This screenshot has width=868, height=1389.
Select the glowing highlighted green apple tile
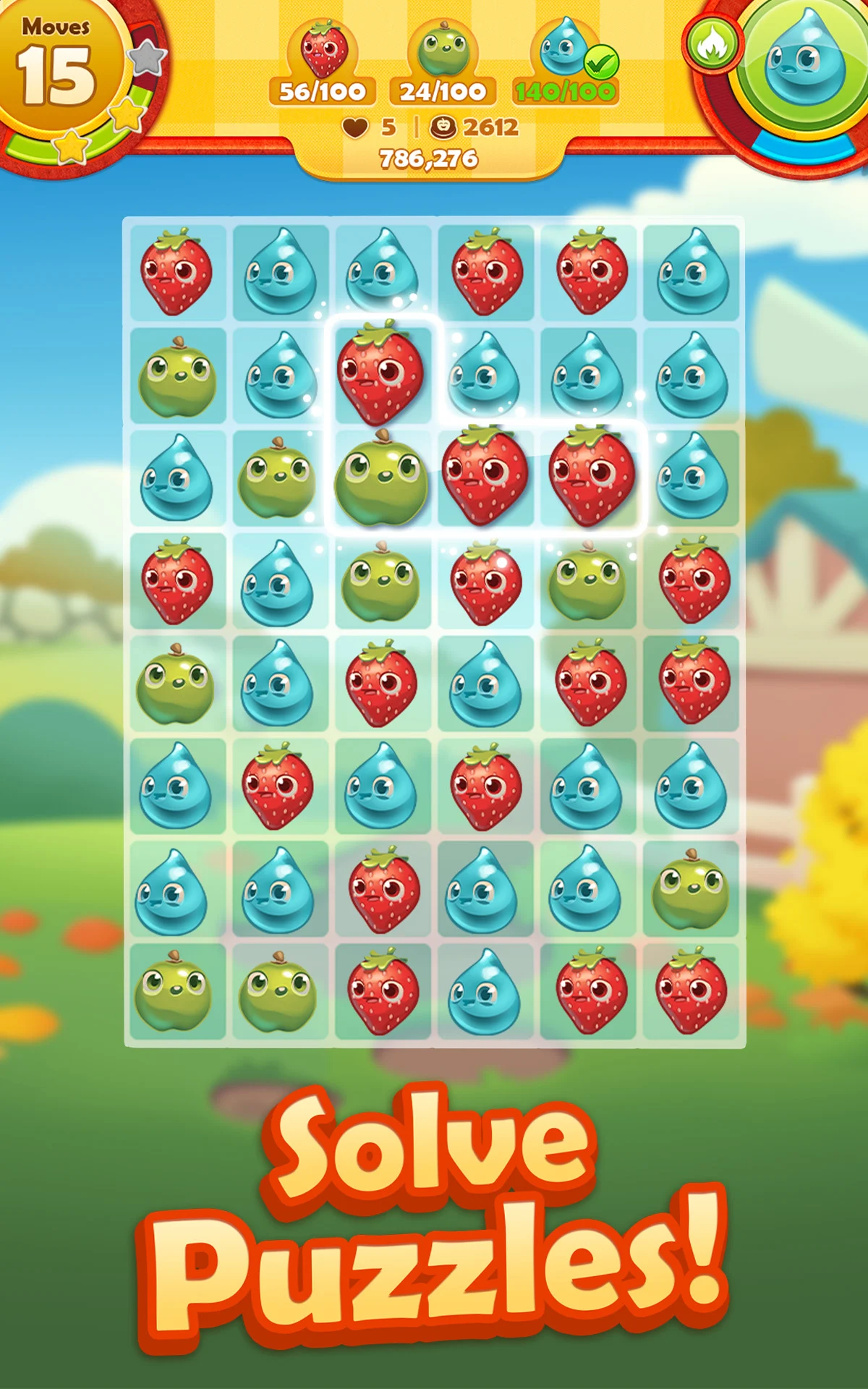[381, 477]
